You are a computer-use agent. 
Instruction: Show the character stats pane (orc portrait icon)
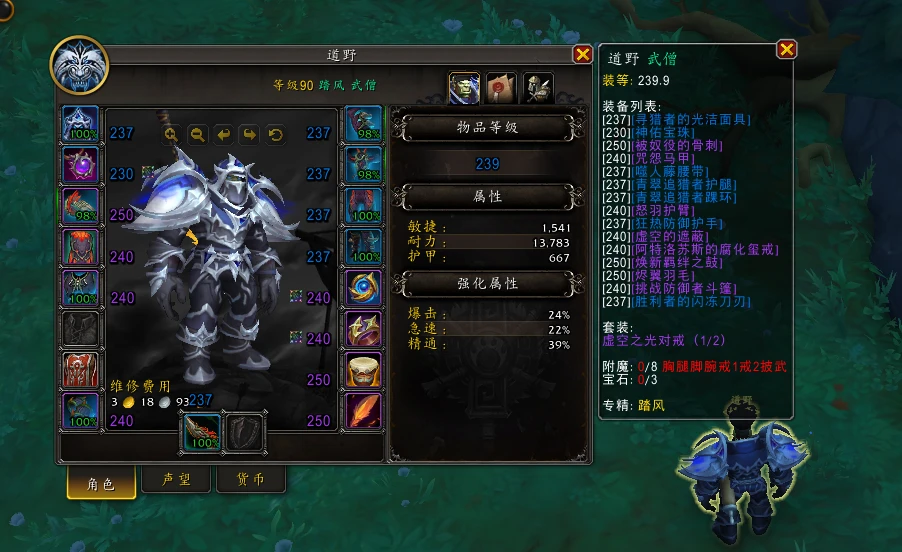click(x=464, y=87)
